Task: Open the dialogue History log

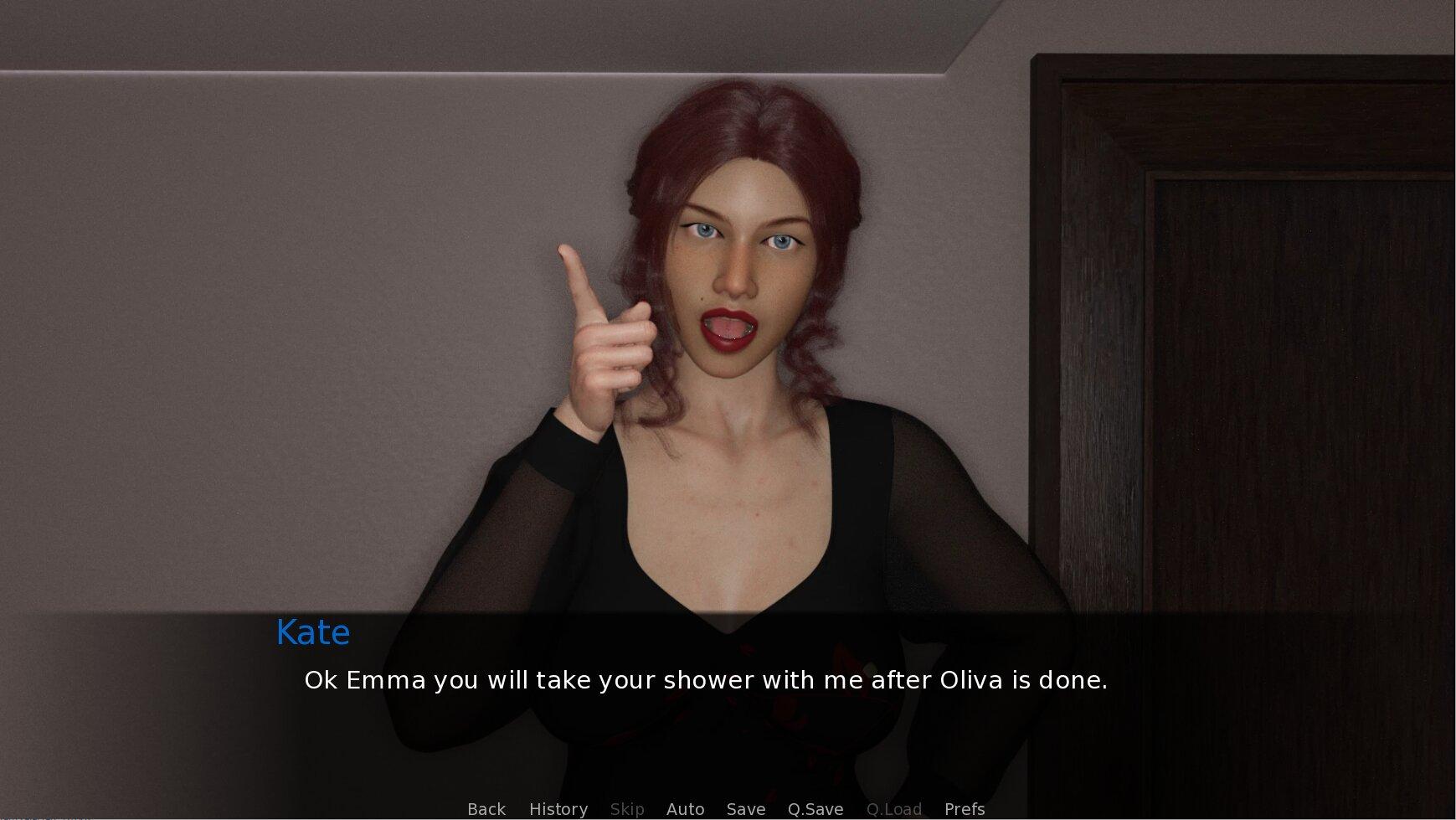Action: (558, 809)
